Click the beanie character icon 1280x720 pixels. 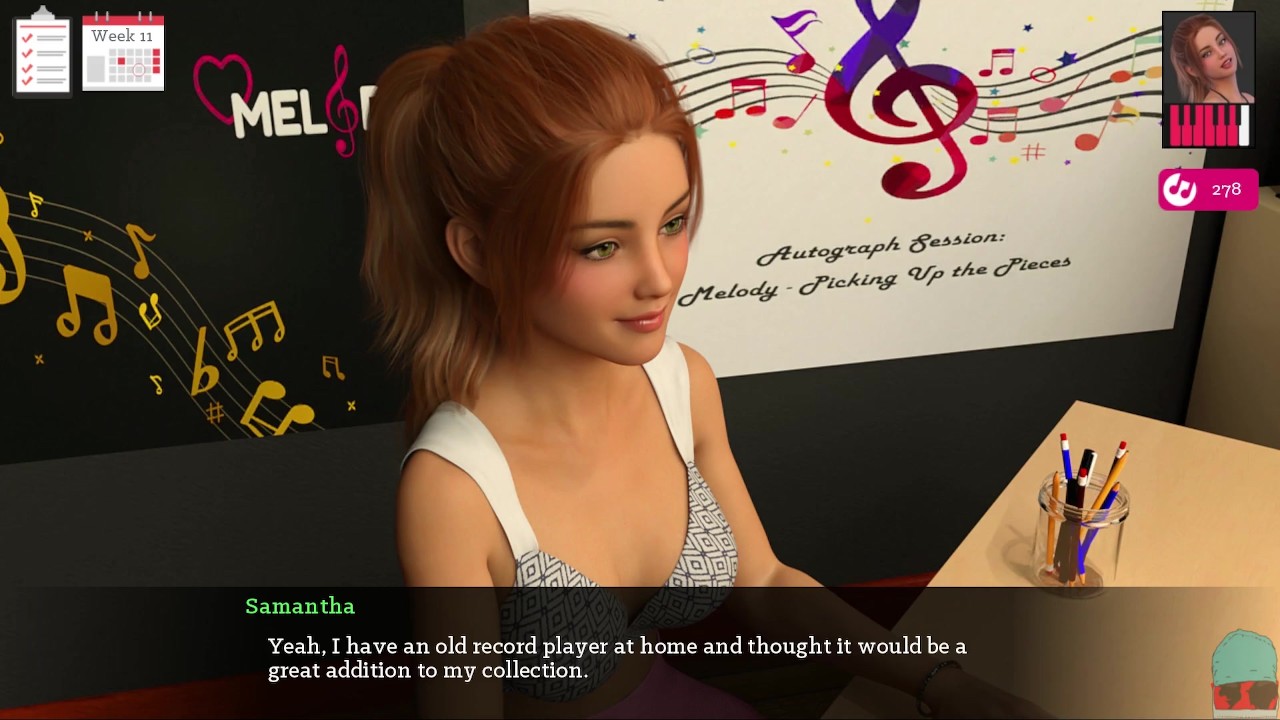[1244, 673]
